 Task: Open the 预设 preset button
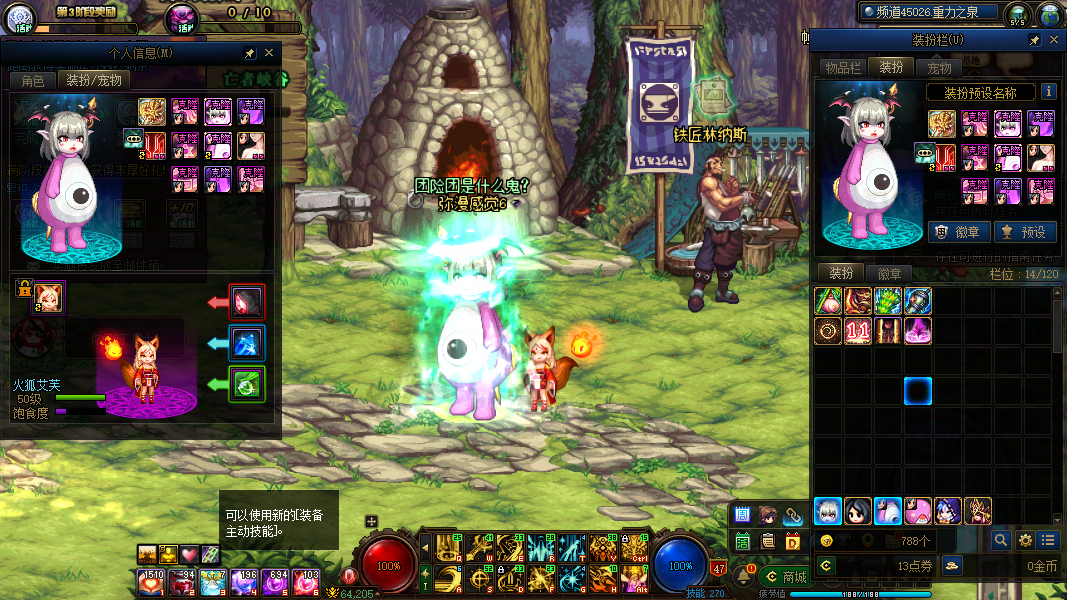pos(1024,231)
